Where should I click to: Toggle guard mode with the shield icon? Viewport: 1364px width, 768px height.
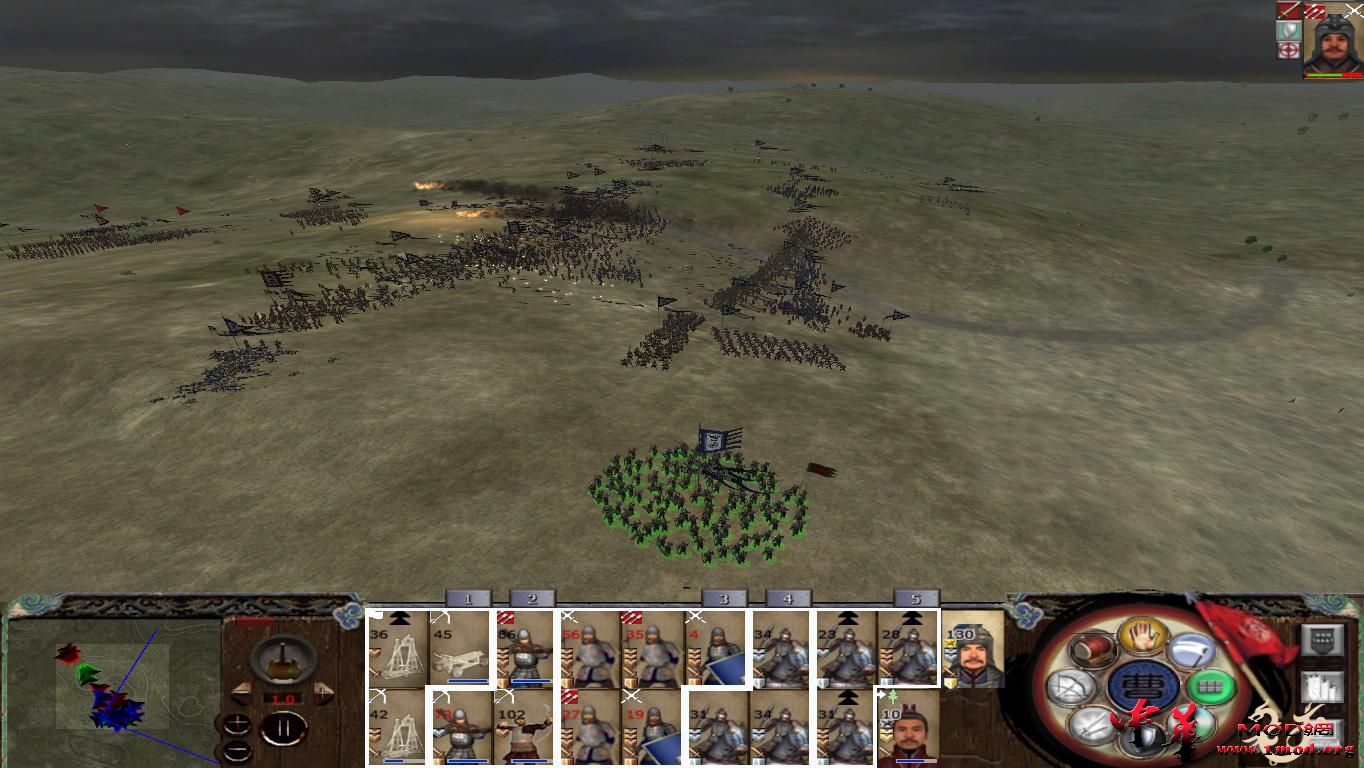pos(1142,738)
